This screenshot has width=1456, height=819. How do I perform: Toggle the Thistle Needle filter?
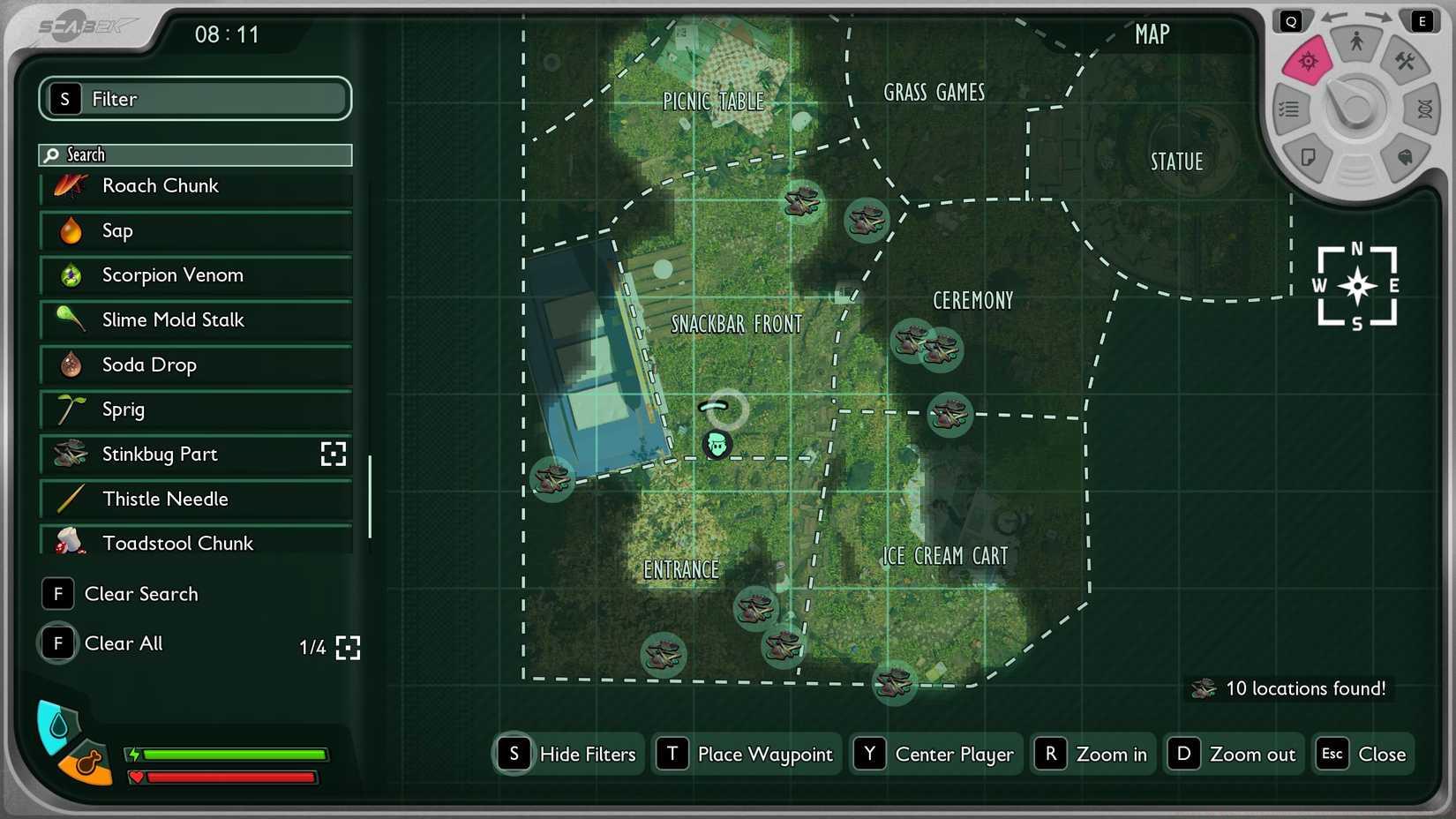[x=194, y=499]
